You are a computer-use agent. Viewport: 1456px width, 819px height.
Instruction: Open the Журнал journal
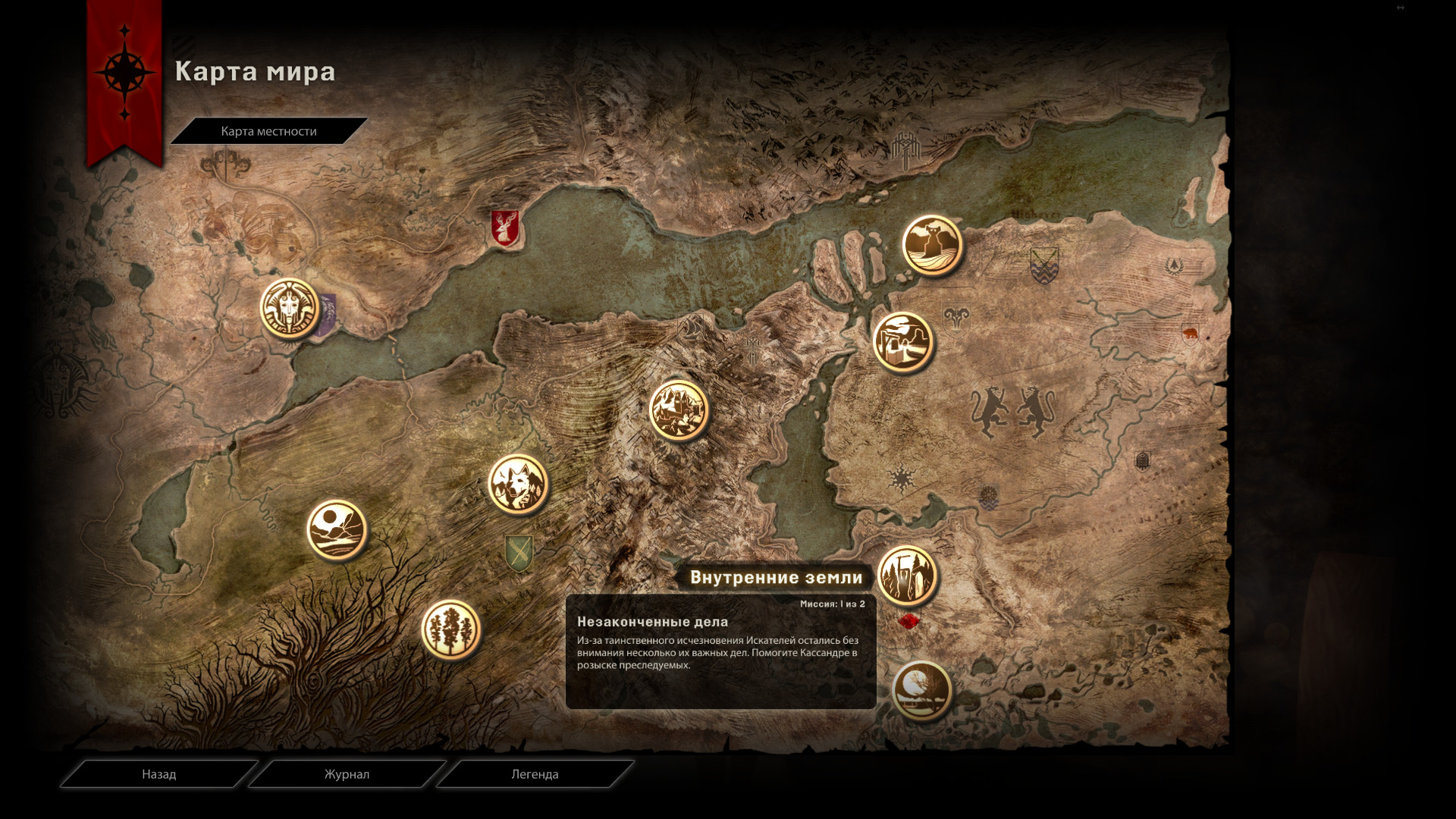(347, 774)
